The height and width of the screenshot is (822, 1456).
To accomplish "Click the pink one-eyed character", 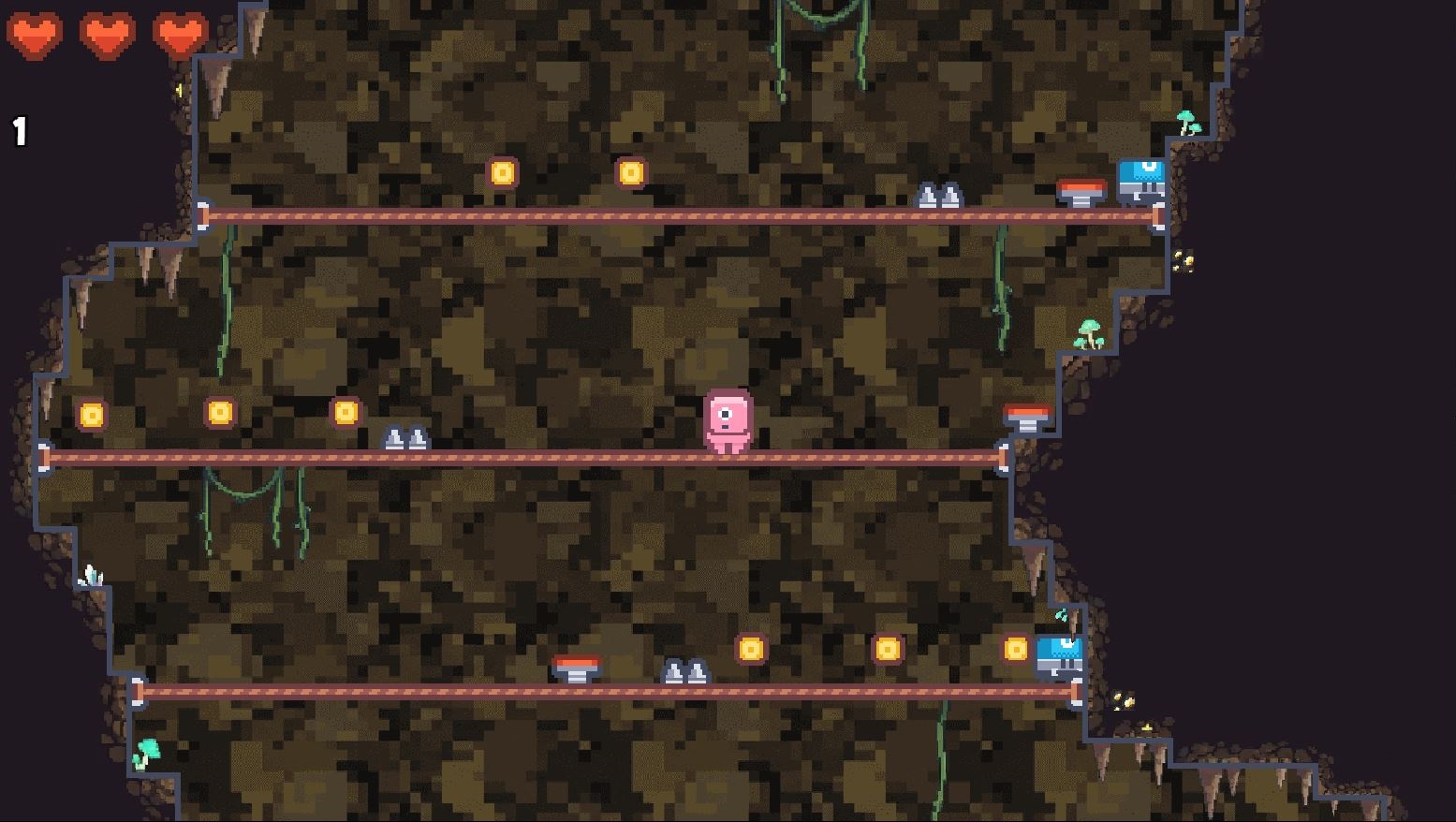I will coord(728,421).
